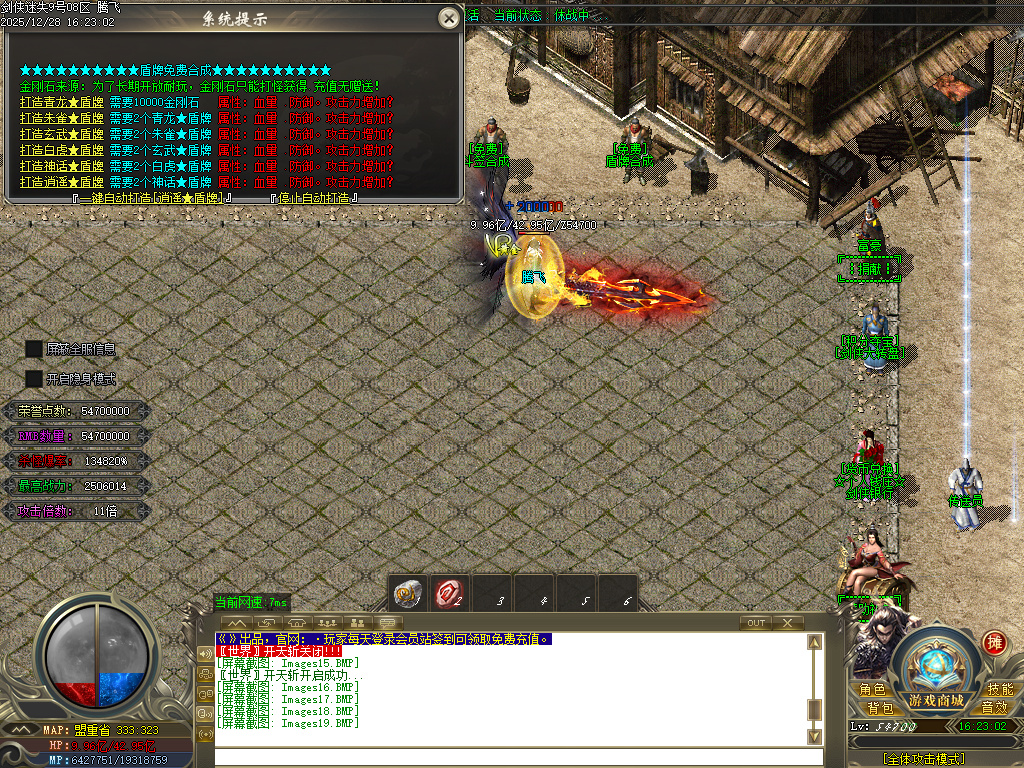This screenshot has width=1024, height=768.
Task: Choose the 打造白虎★盾牌 option
Action: coord(61,150)
